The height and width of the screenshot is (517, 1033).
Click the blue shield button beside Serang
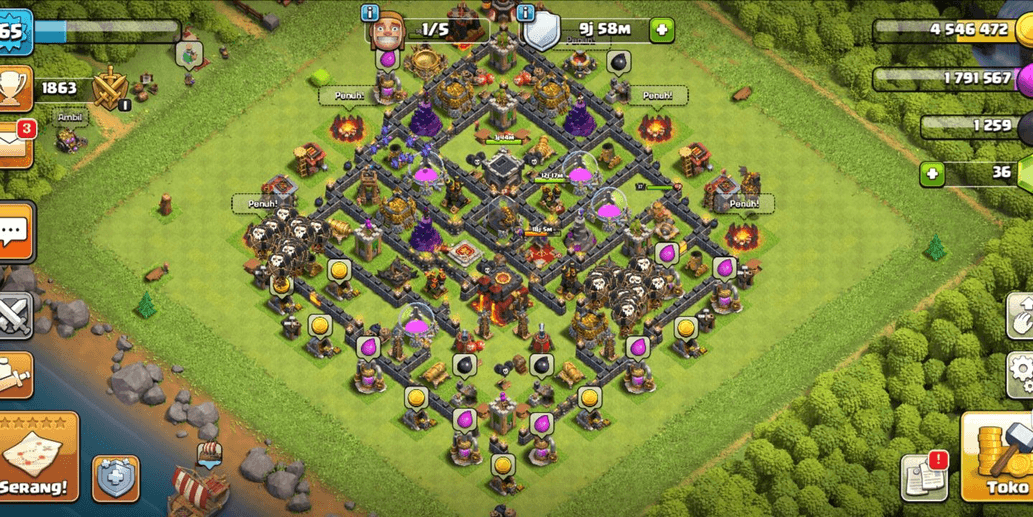pyautogui.click(x=116, y=478)
